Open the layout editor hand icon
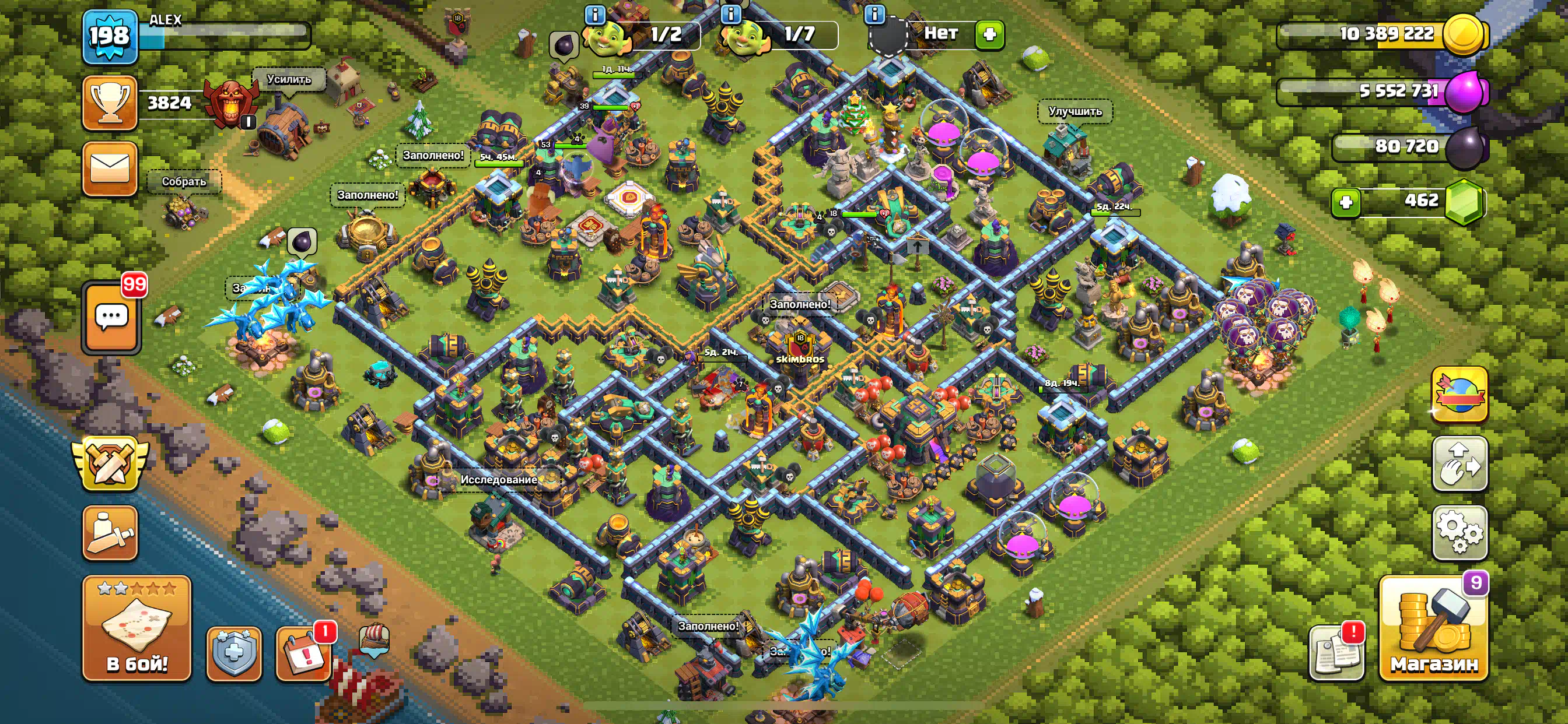The image size is (1568, 724). (1459, 463)
